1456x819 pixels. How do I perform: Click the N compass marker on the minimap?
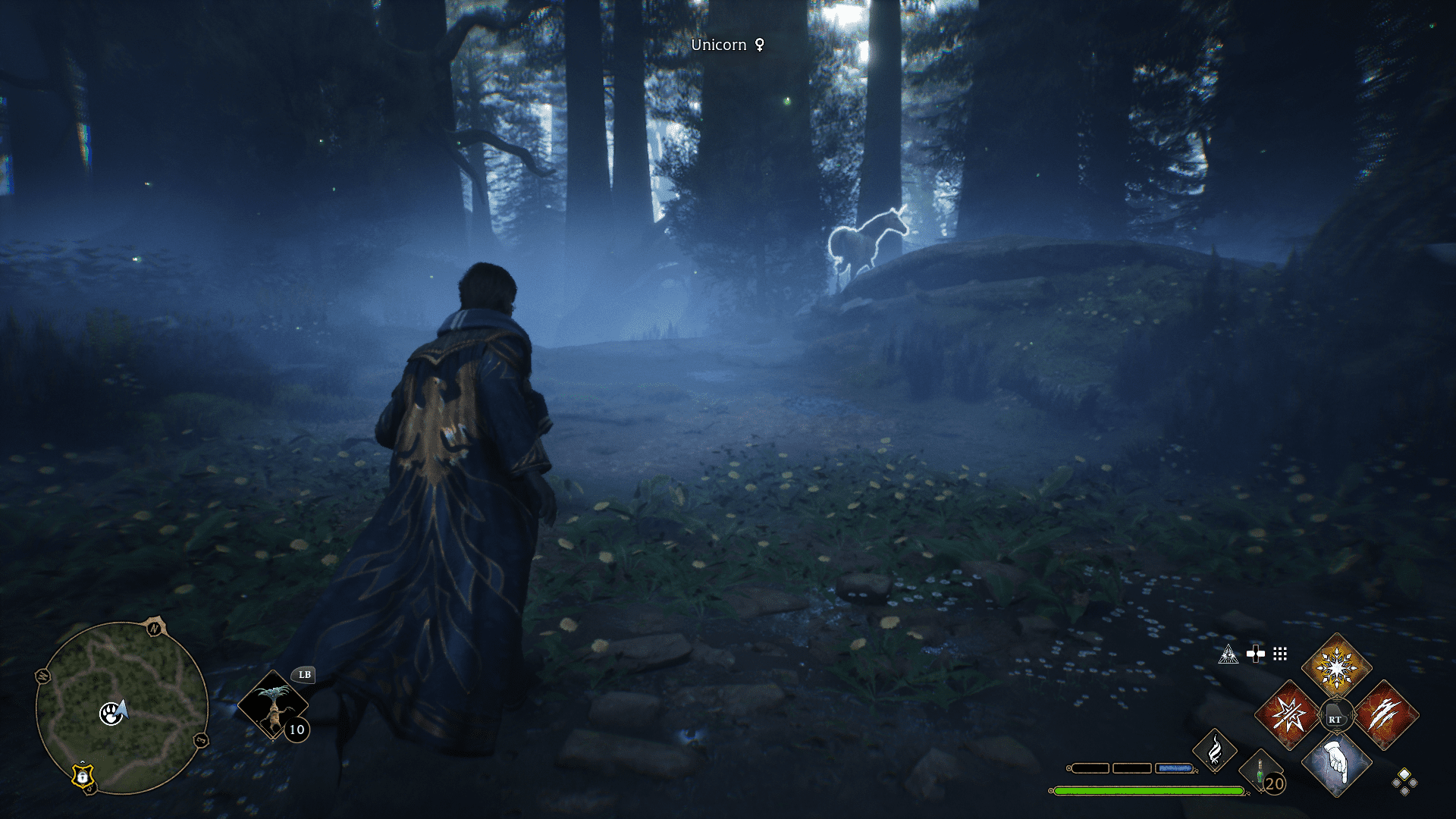[x=154, y=627]
